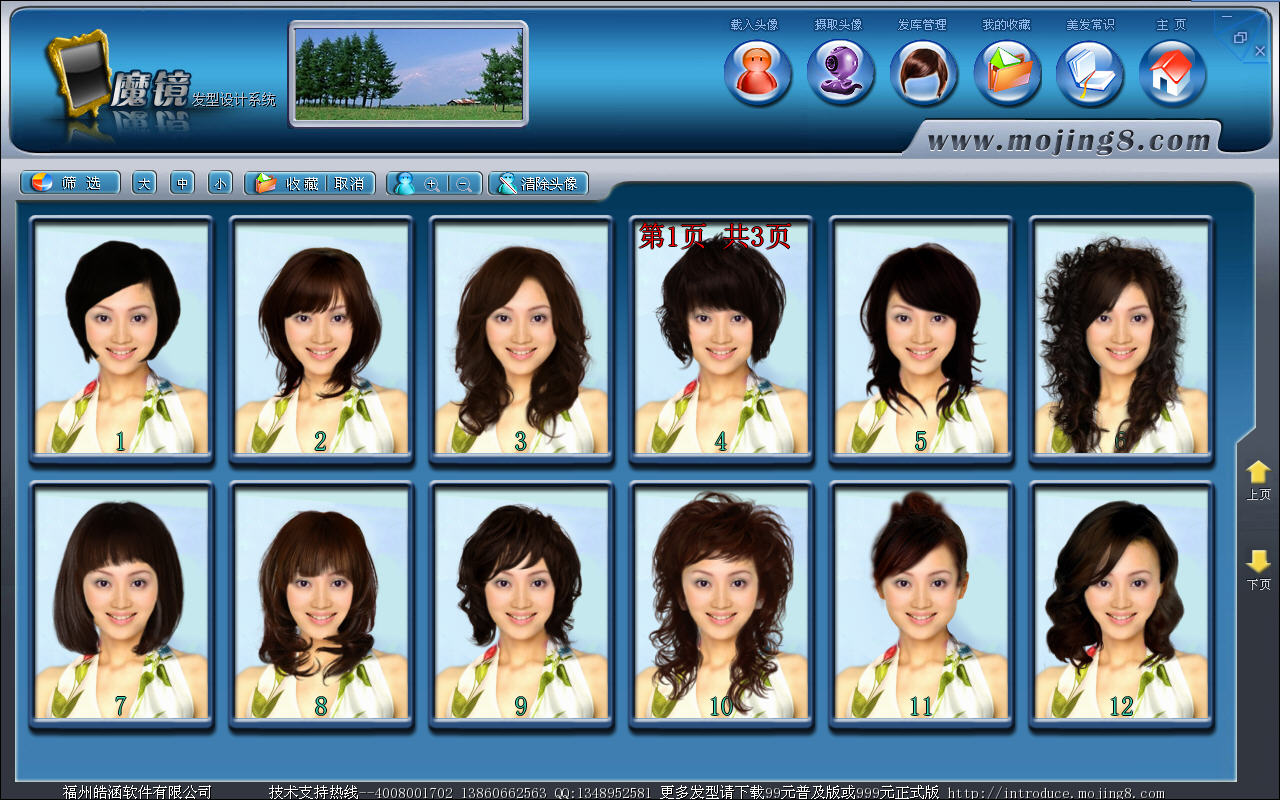Choose the small 小 thumbnail size

click(x=220, y=183)
